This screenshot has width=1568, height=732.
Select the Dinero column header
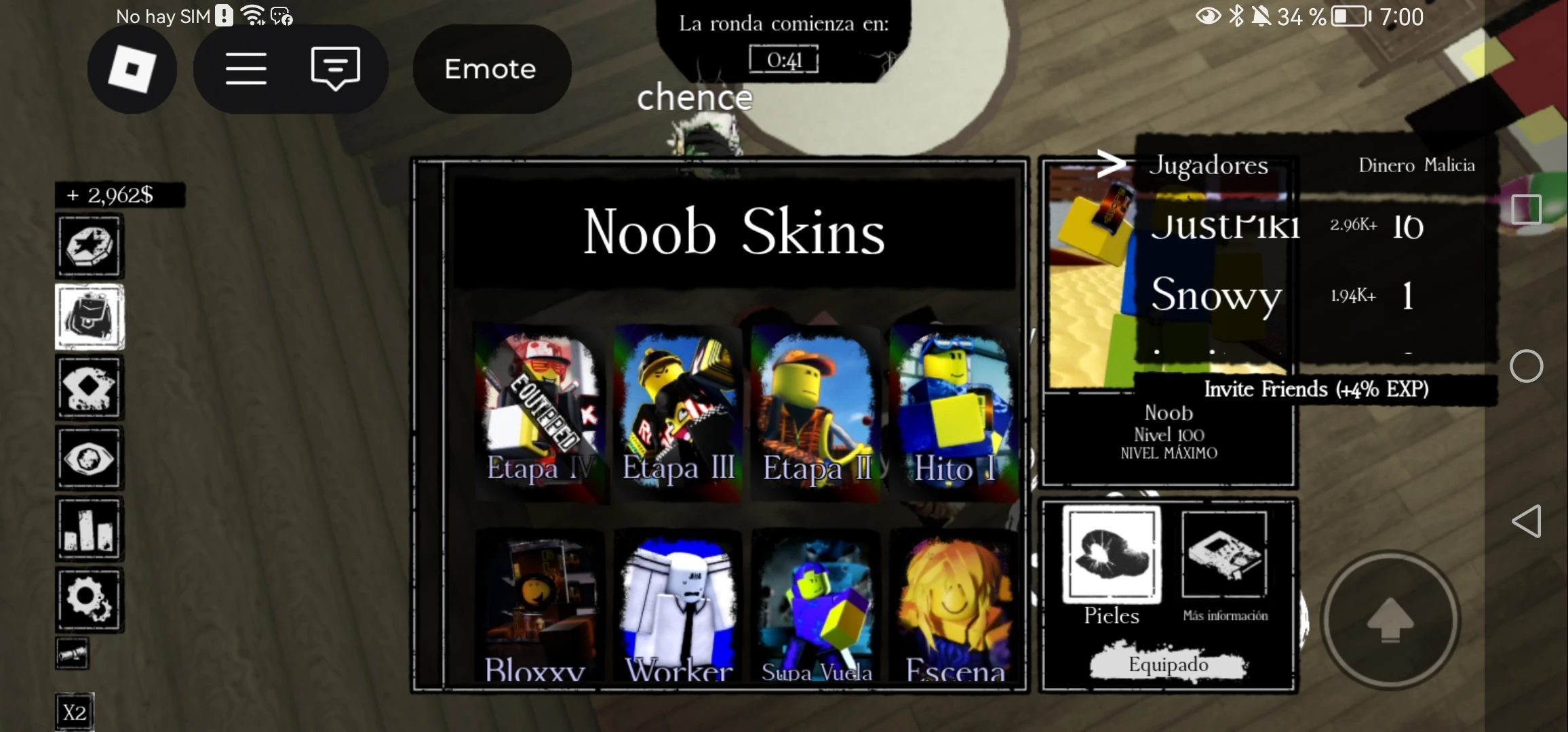coord(1384,165)
